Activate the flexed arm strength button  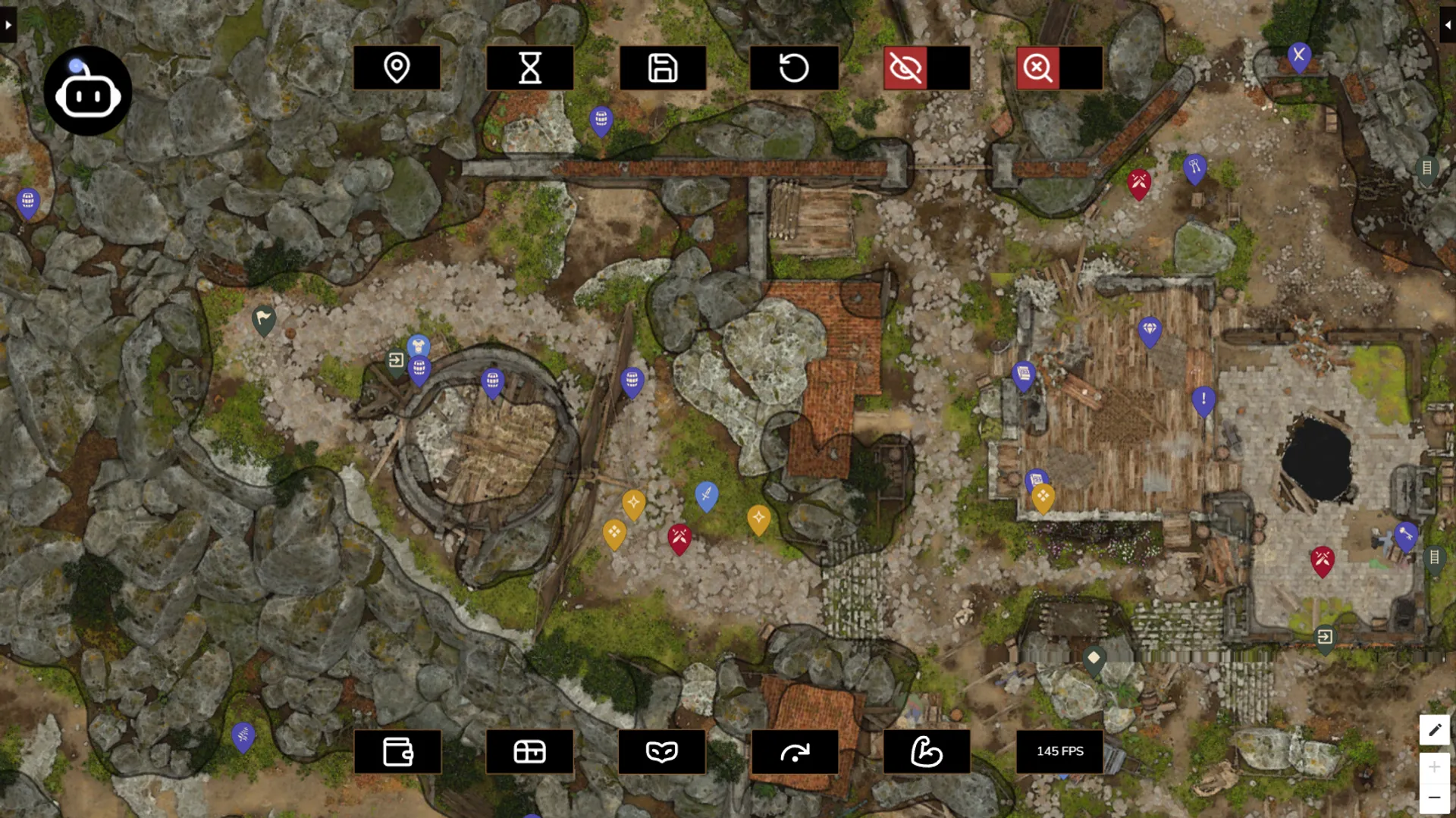pyautogui.click(x=927, y=751)
